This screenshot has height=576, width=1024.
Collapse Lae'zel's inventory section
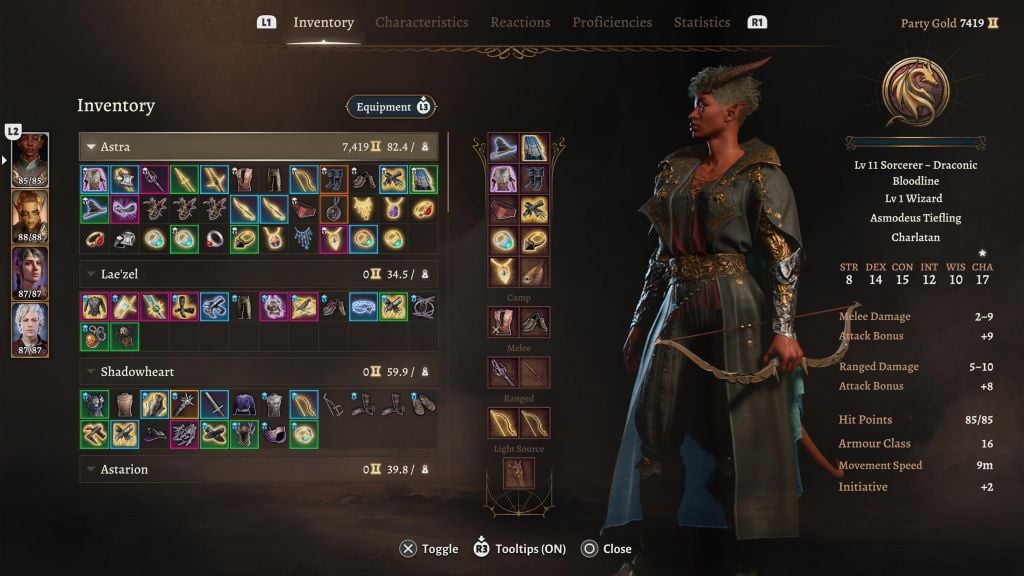pos(92,272)
